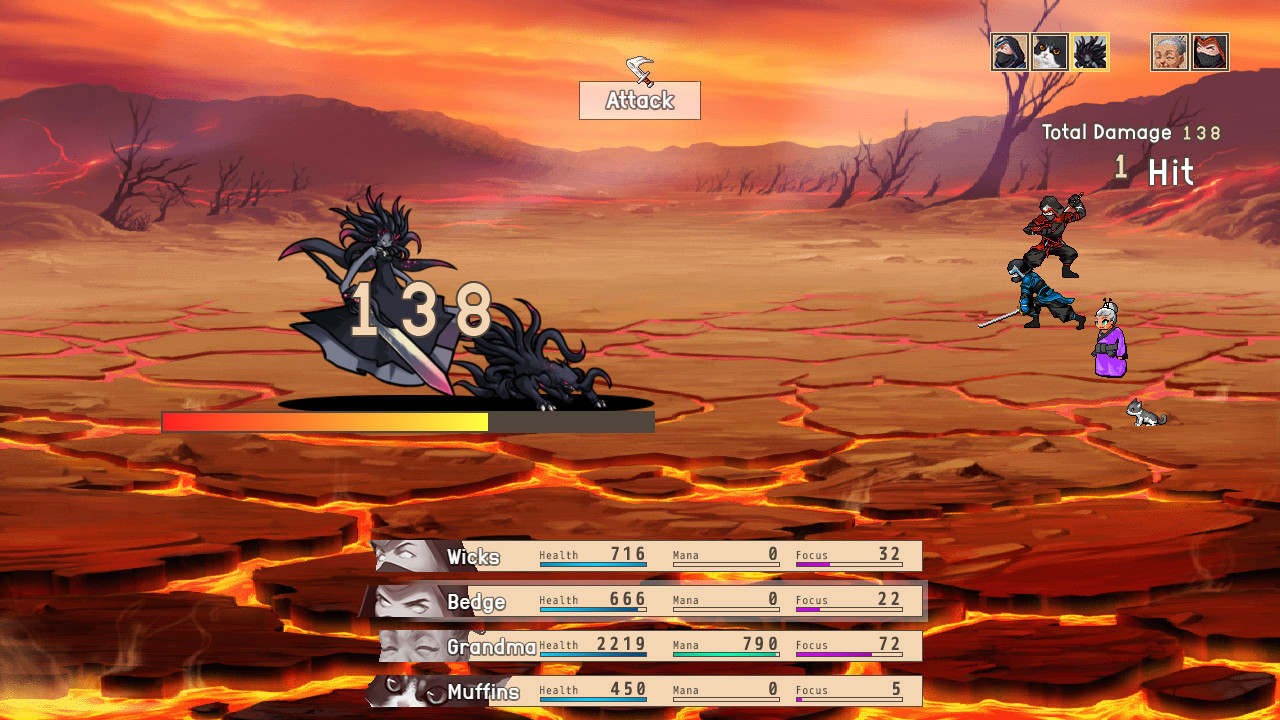Toggle Grandma's party status row
This screenshot has height=720, width=1280.
[650, 645]
